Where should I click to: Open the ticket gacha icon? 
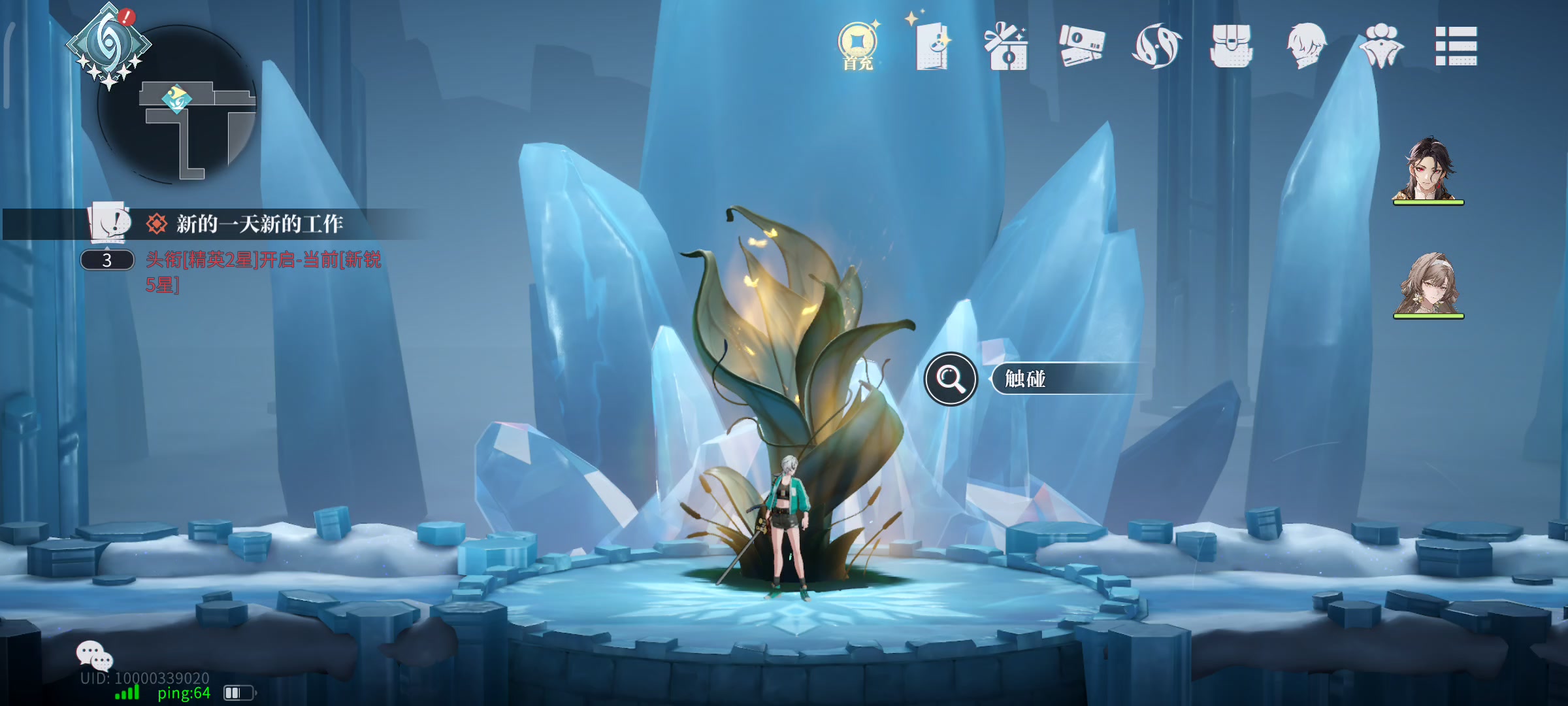[1081, 46]
